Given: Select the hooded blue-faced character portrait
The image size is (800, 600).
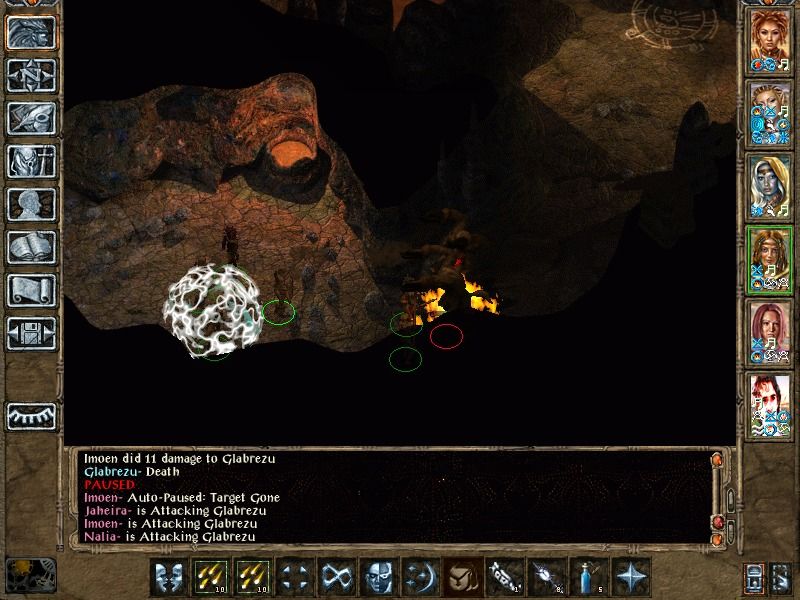Looking at the screenshot, I should [769, 185].
